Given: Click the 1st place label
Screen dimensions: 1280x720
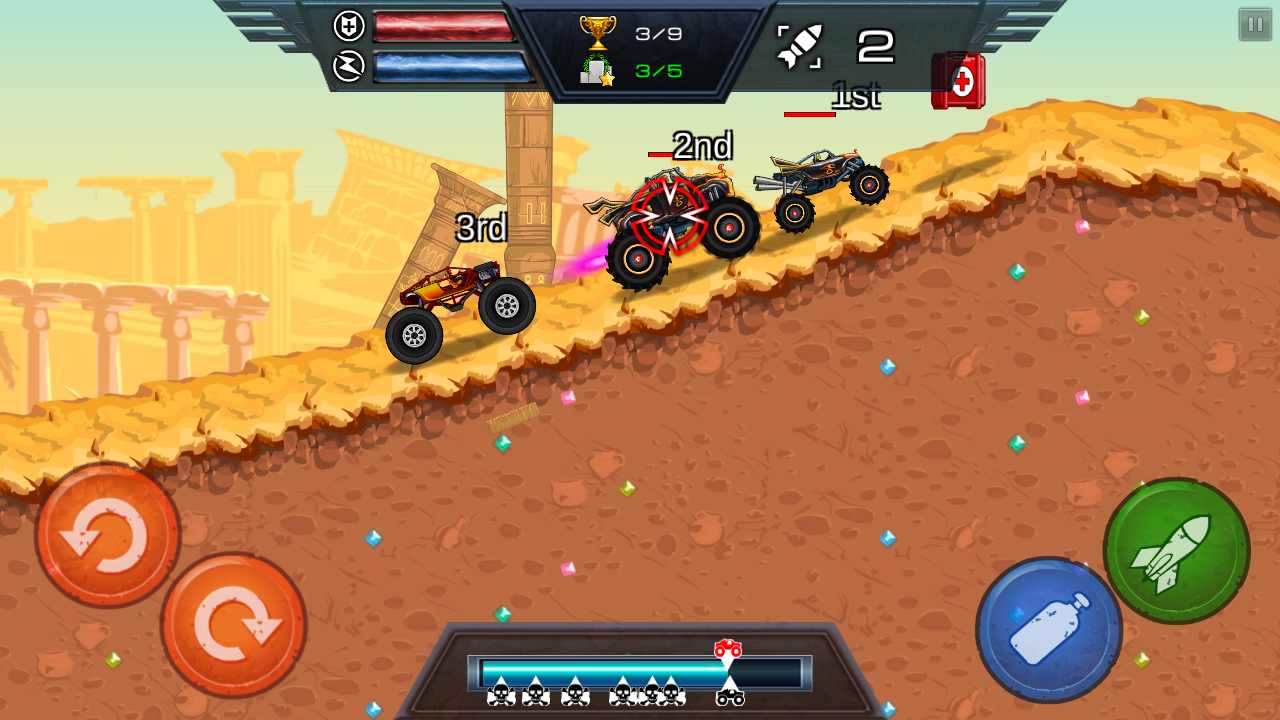Looking at the screenshot, I should [855, 96].
